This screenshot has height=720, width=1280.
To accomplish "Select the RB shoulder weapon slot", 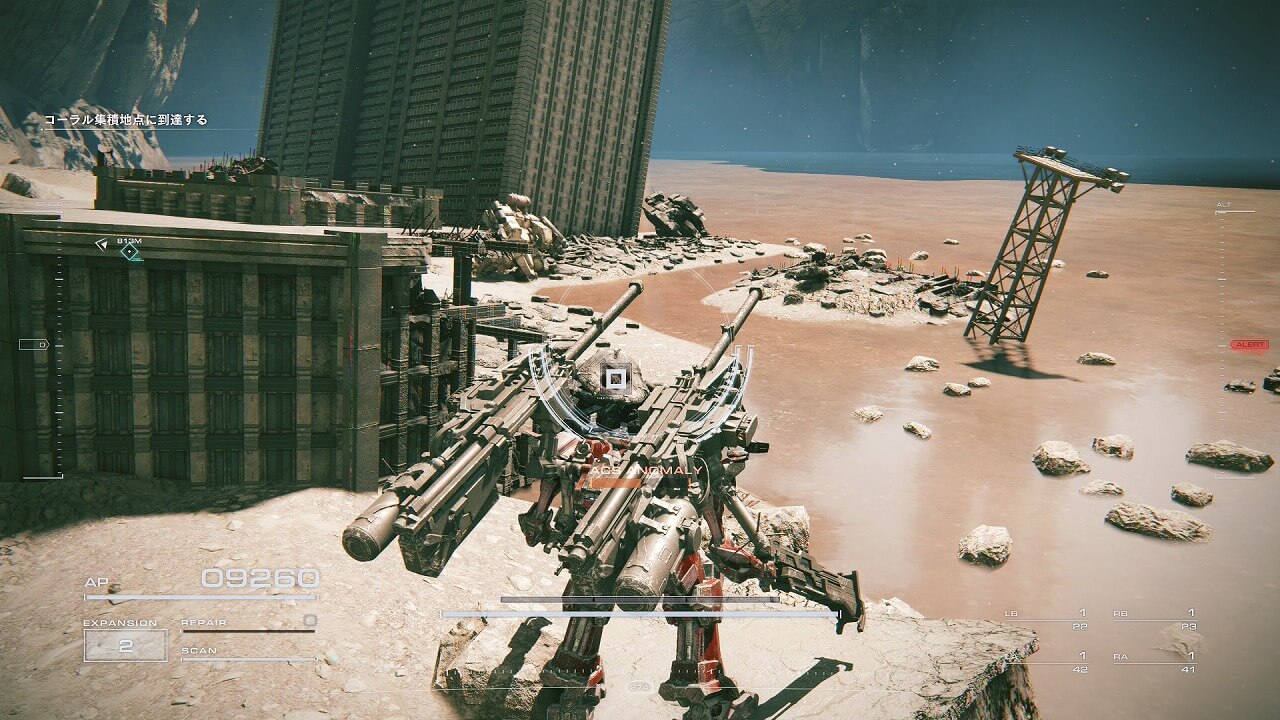I will 1155,619.
